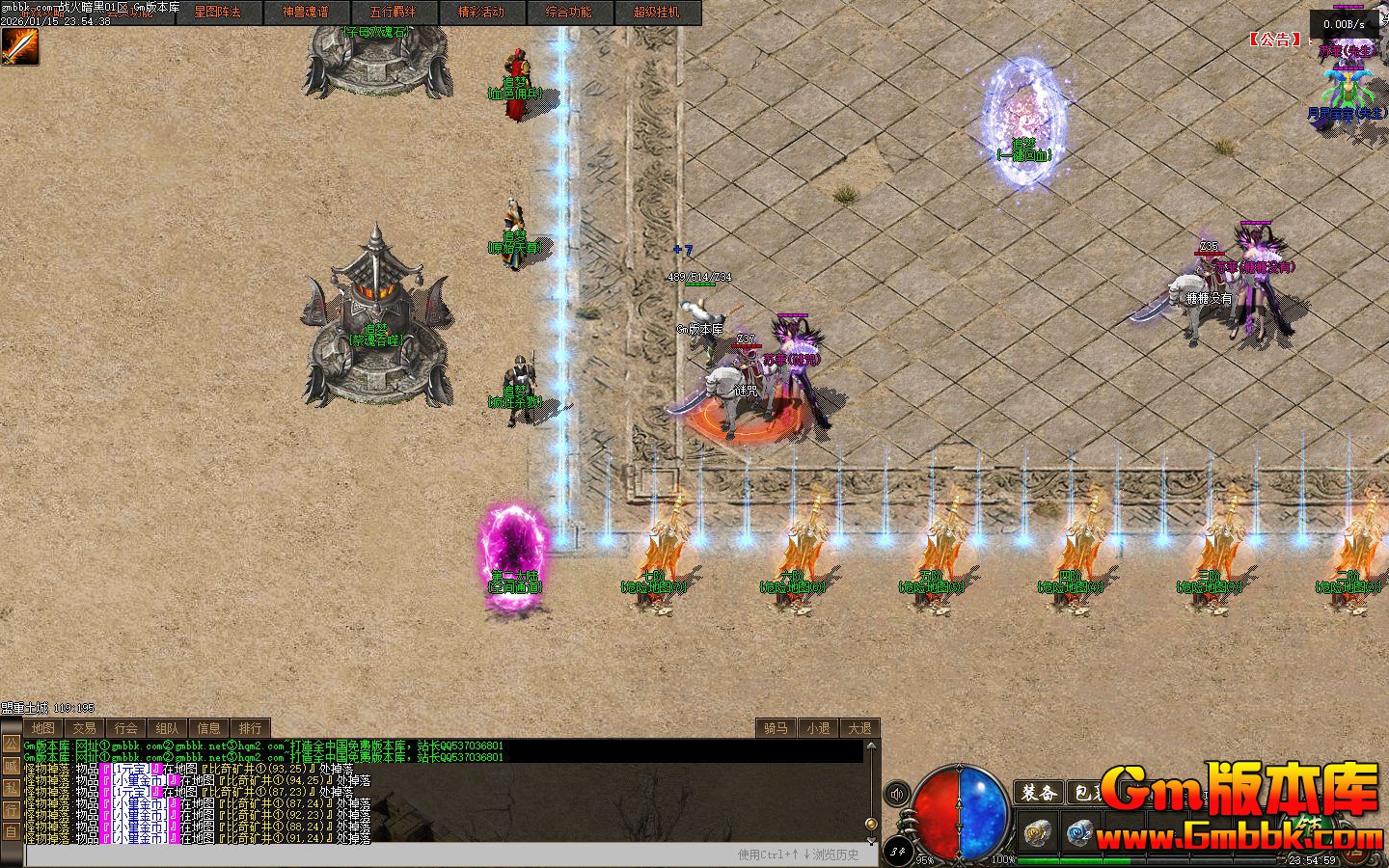
Task: Click the 小退 logout button
Action: pos(818,728)
